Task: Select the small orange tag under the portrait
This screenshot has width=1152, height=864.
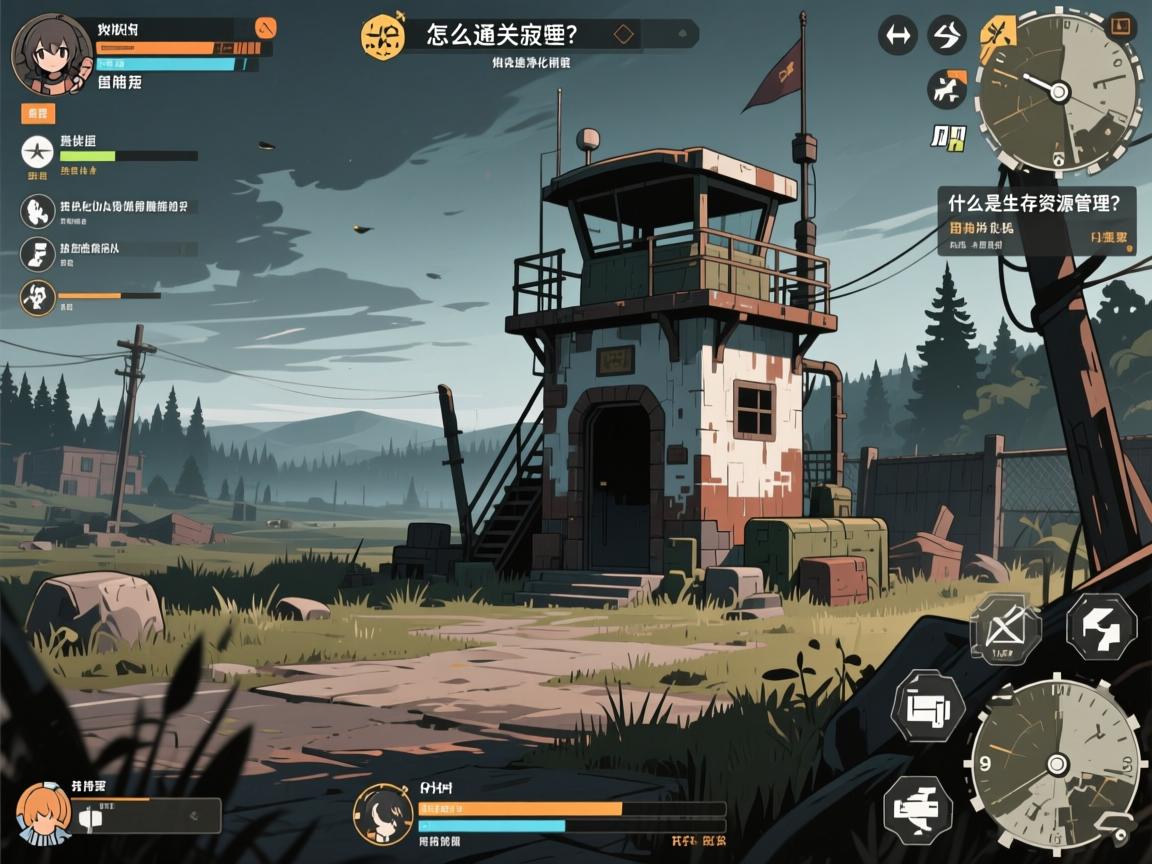Action: [x=38, y=113]
